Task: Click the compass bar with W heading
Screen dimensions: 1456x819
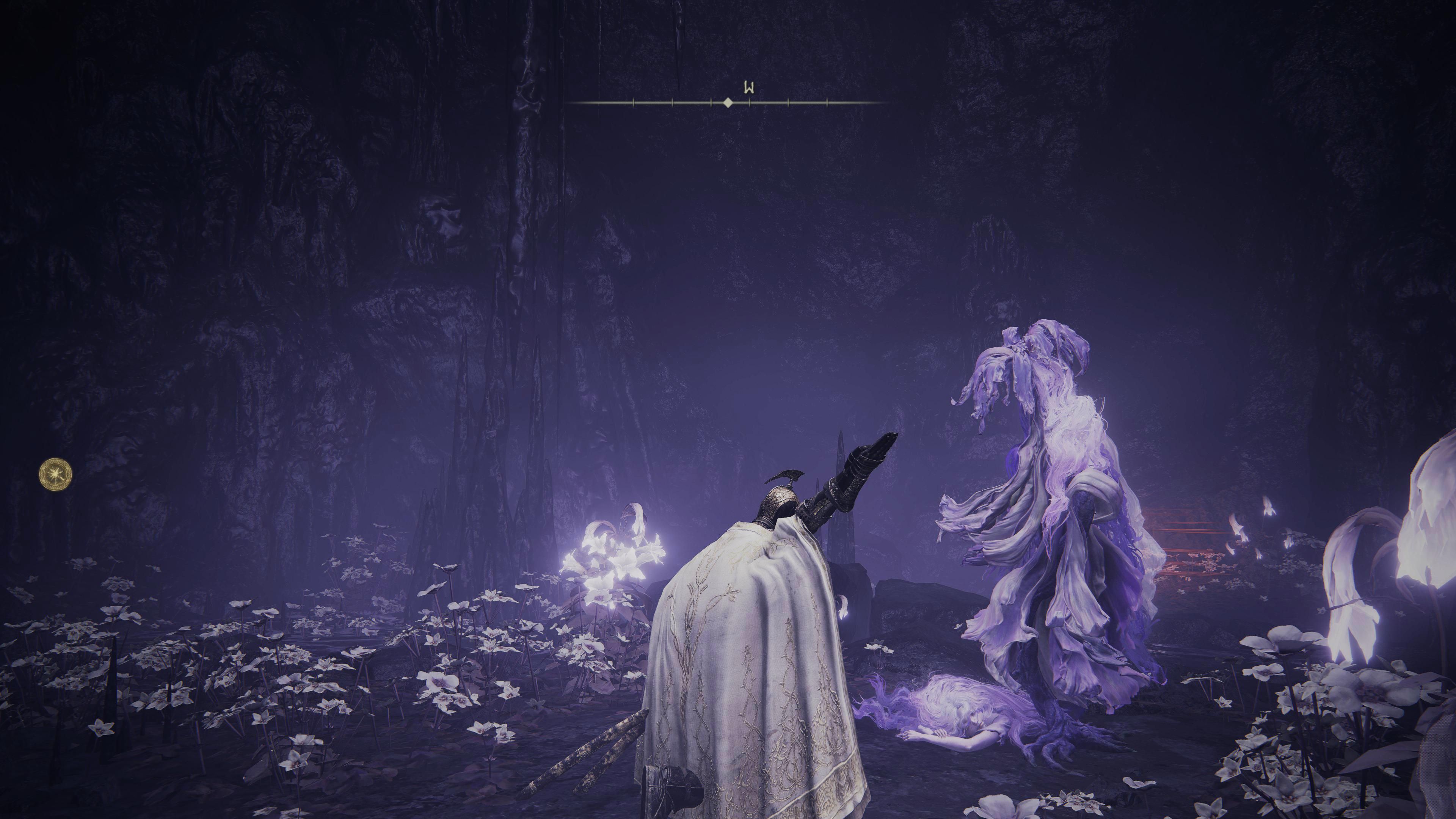Action: point(728,102)
